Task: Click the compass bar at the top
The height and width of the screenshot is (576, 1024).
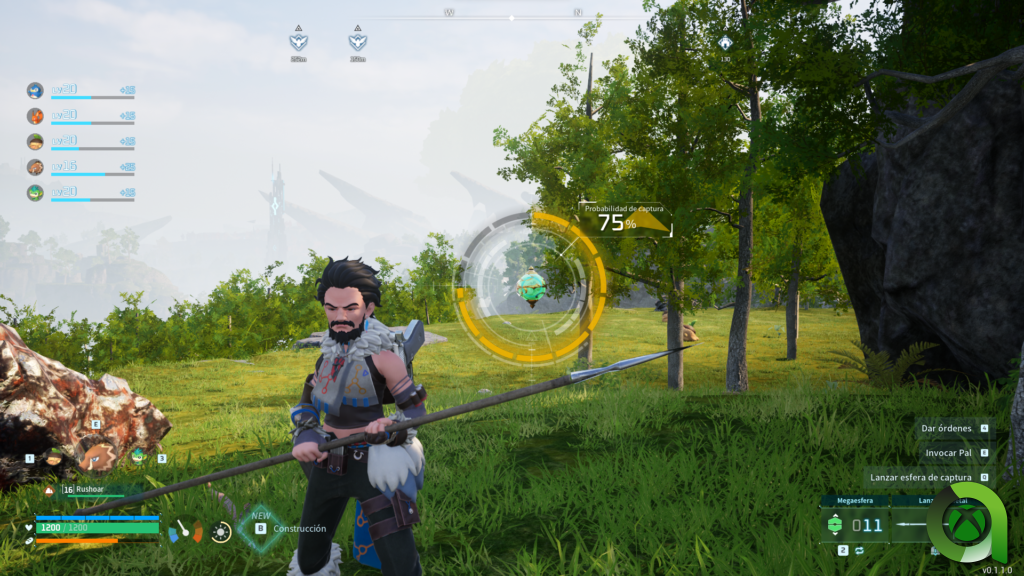Action: (x=512, y=17)
